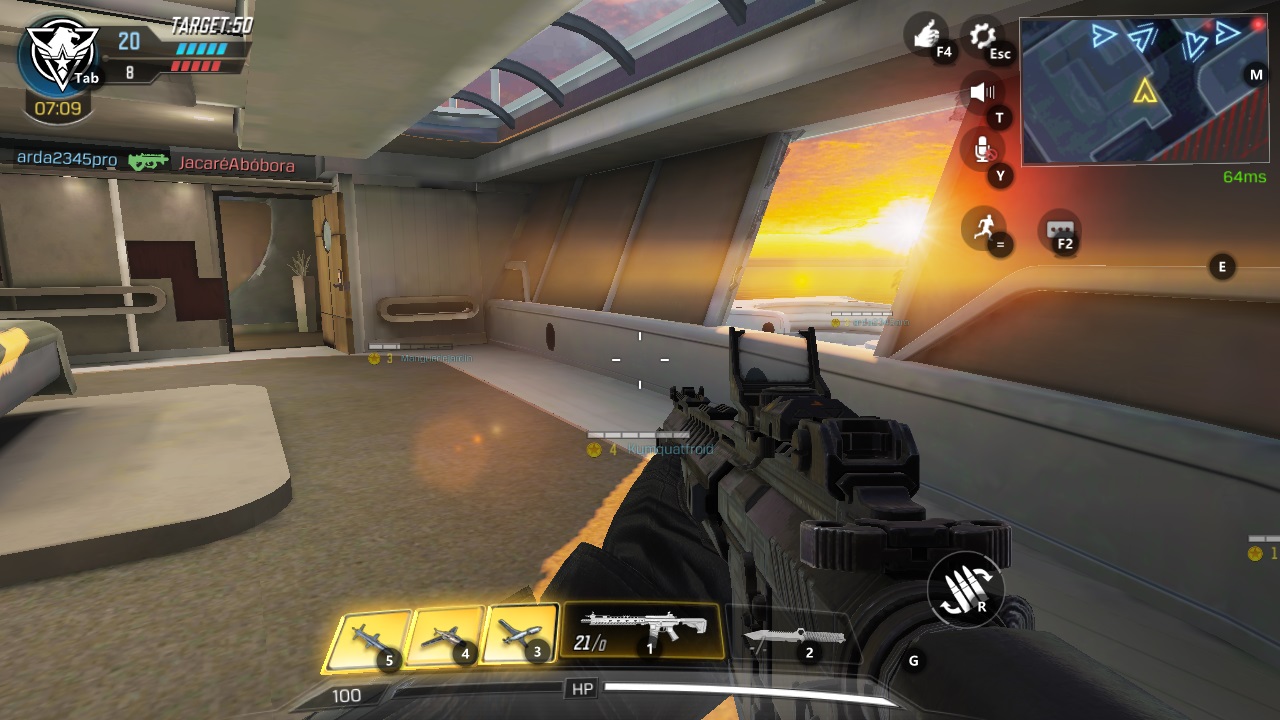Toggle the sprint running-man button
Image resolution: width=1280 pixels, height=720 pixels.
(982, 227)
